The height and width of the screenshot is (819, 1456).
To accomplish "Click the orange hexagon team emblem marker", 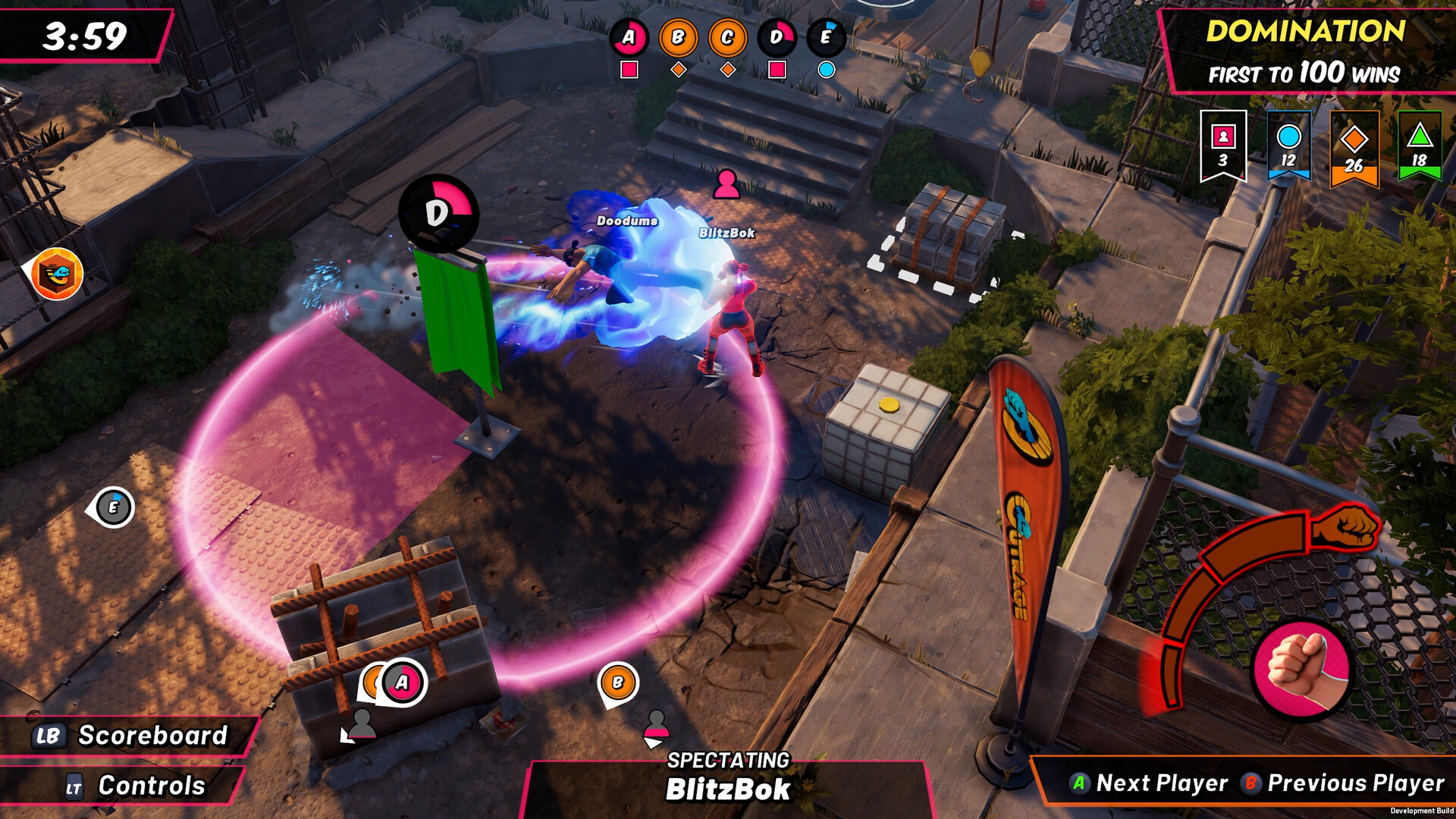I will pyautogui.click(x=57, y=274).
